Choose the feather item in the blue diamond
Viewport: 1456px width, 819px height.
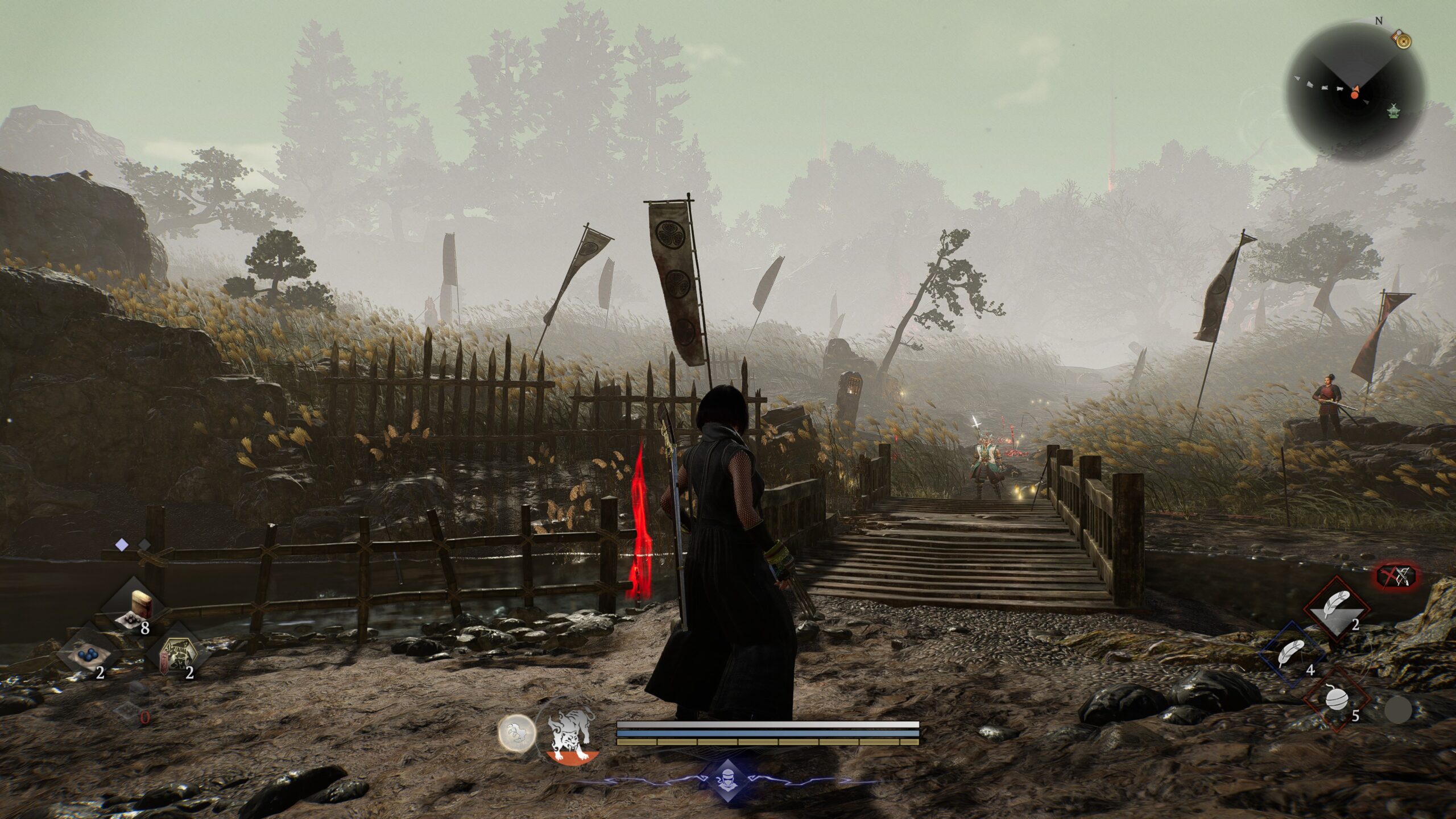1291,652
